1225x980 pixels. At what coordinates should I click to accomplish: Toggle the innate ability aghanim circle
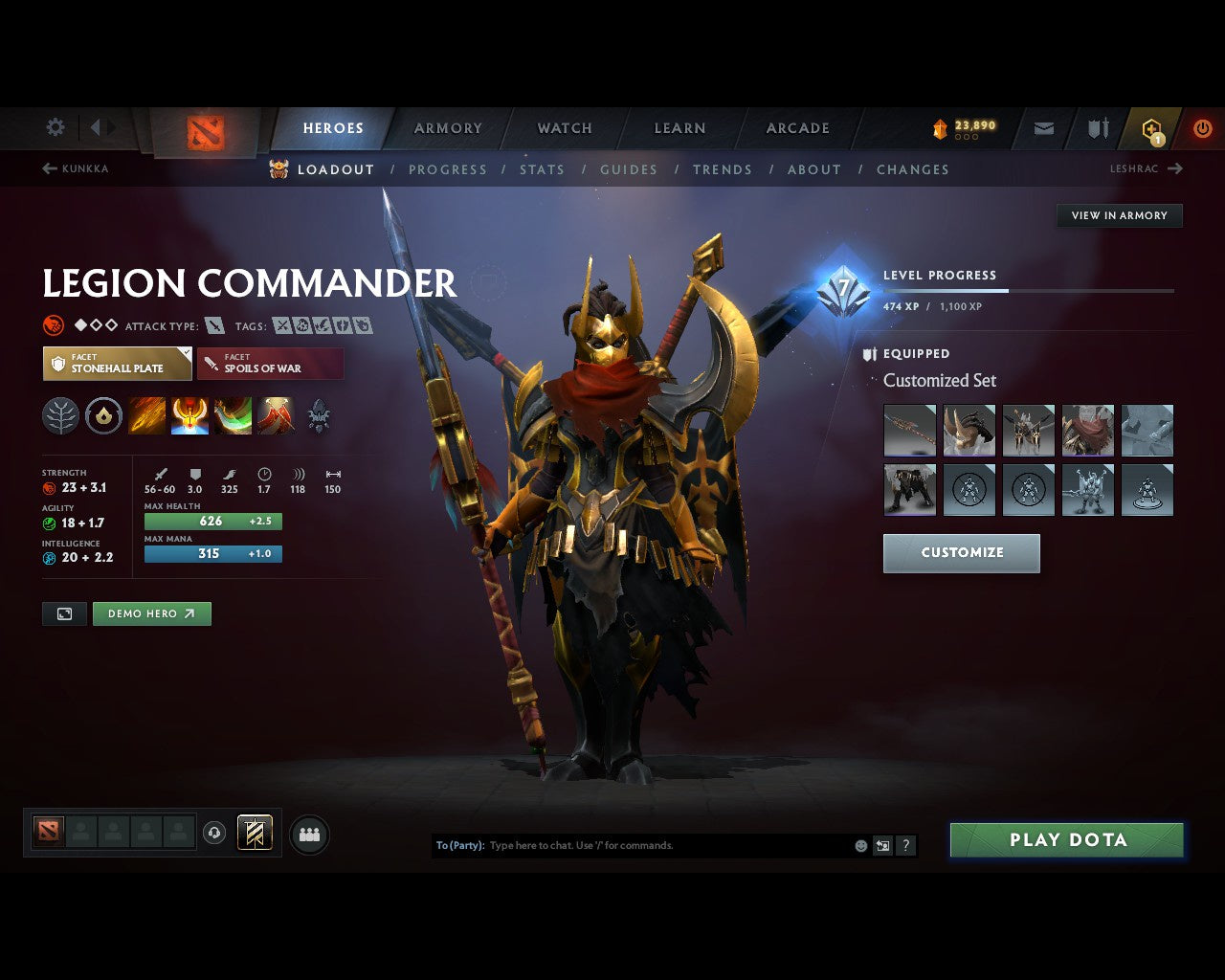coord(103,415)
